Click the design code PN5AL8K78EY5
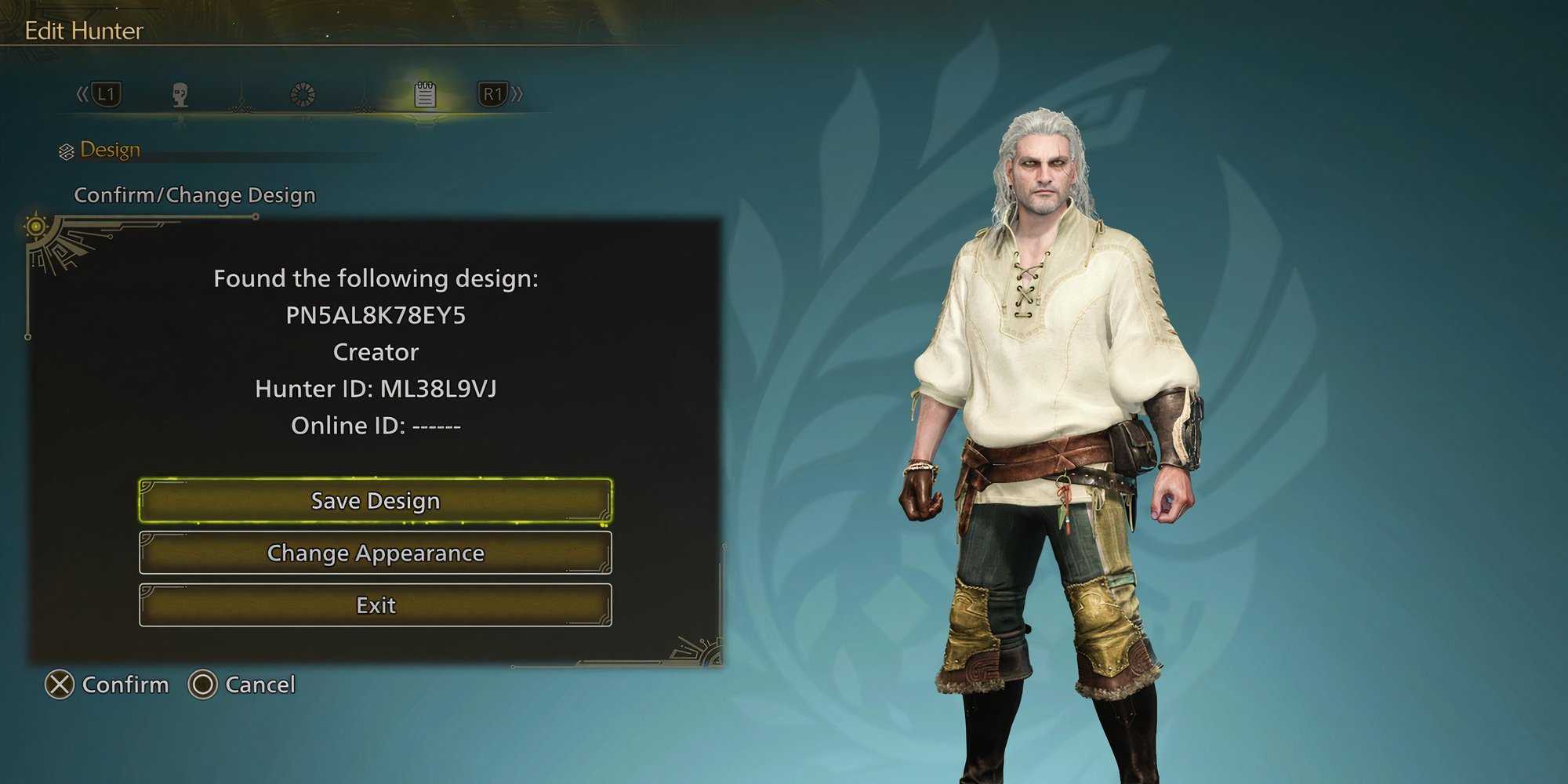The image size is (1568, 784). tap(376, 315)
